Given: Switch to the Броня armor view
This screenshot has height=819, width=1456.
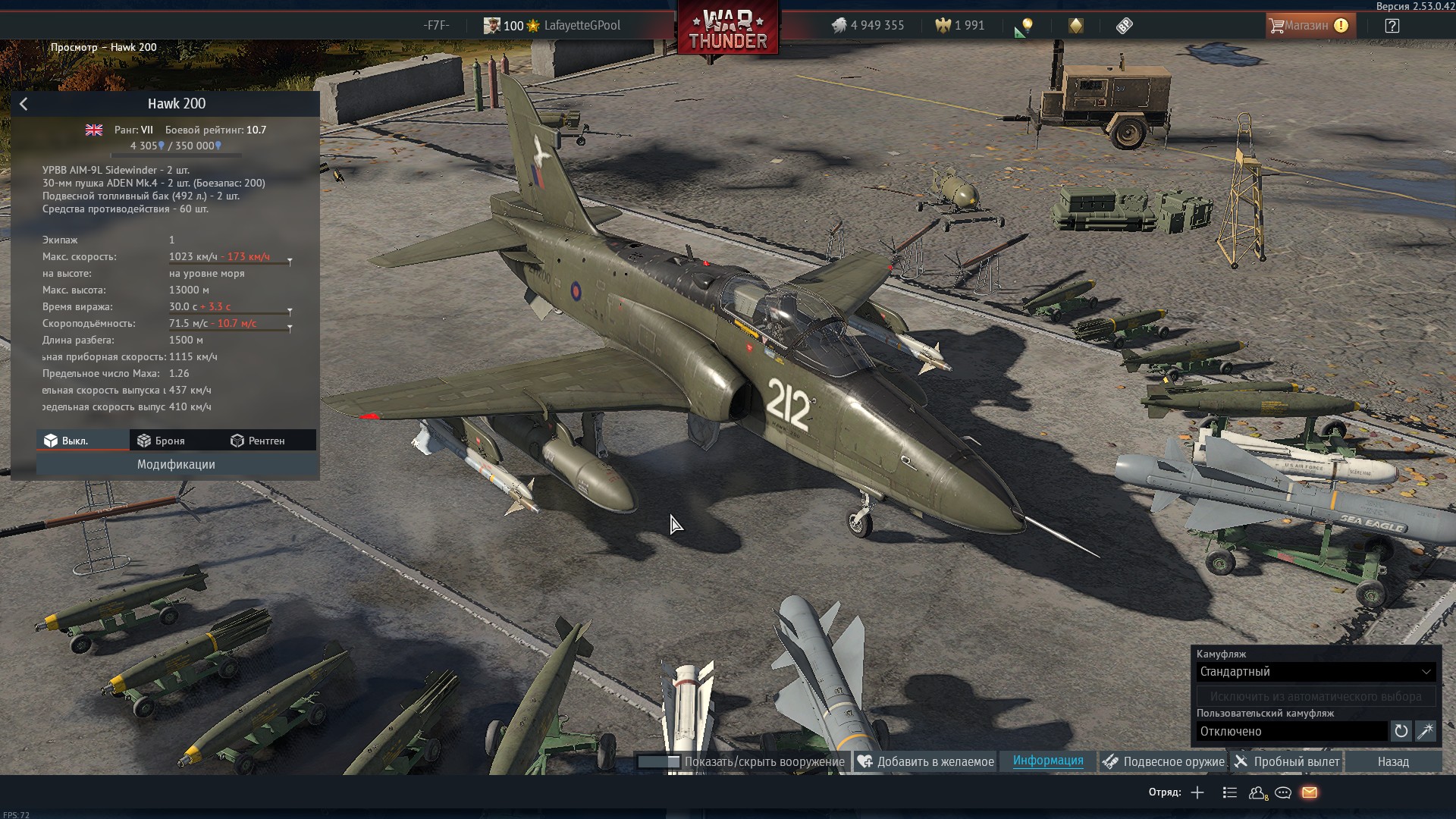Looking at the screenshot, I should point(161,441).
